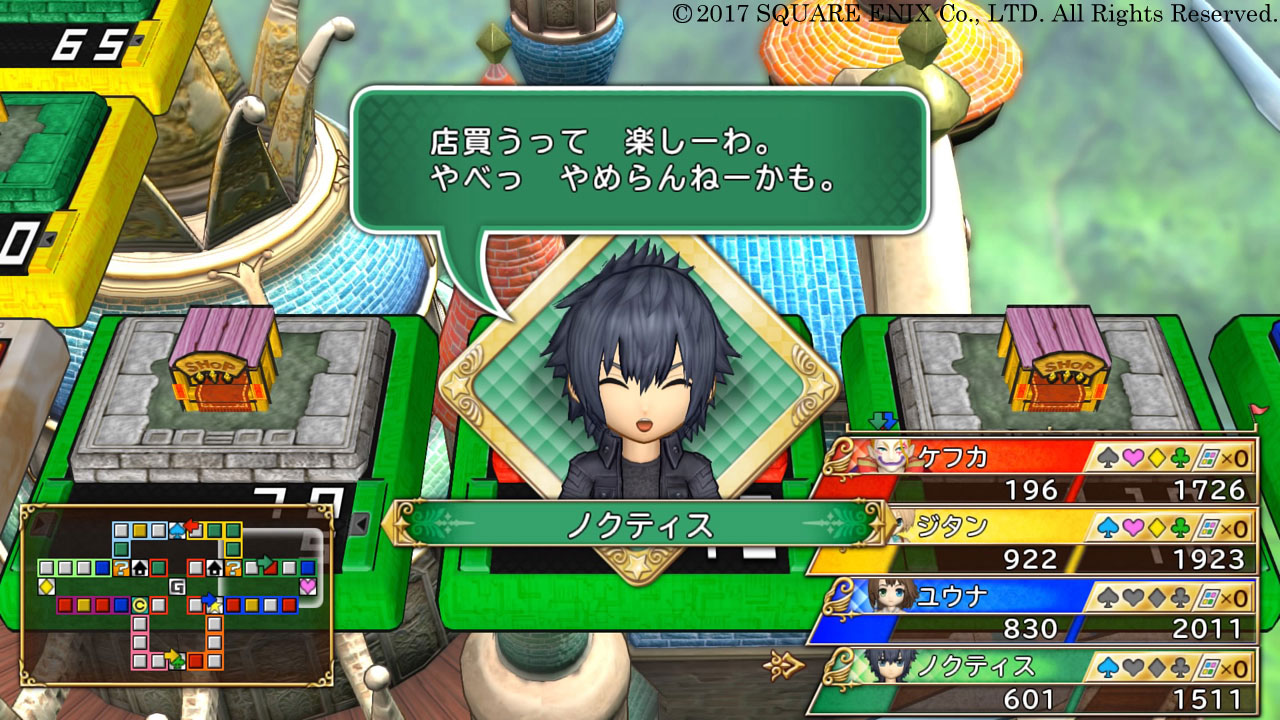Screen dimensions: 1280x720
Task: Advance Noctis's dialogue speech bubble
Action: pos(640,160)
